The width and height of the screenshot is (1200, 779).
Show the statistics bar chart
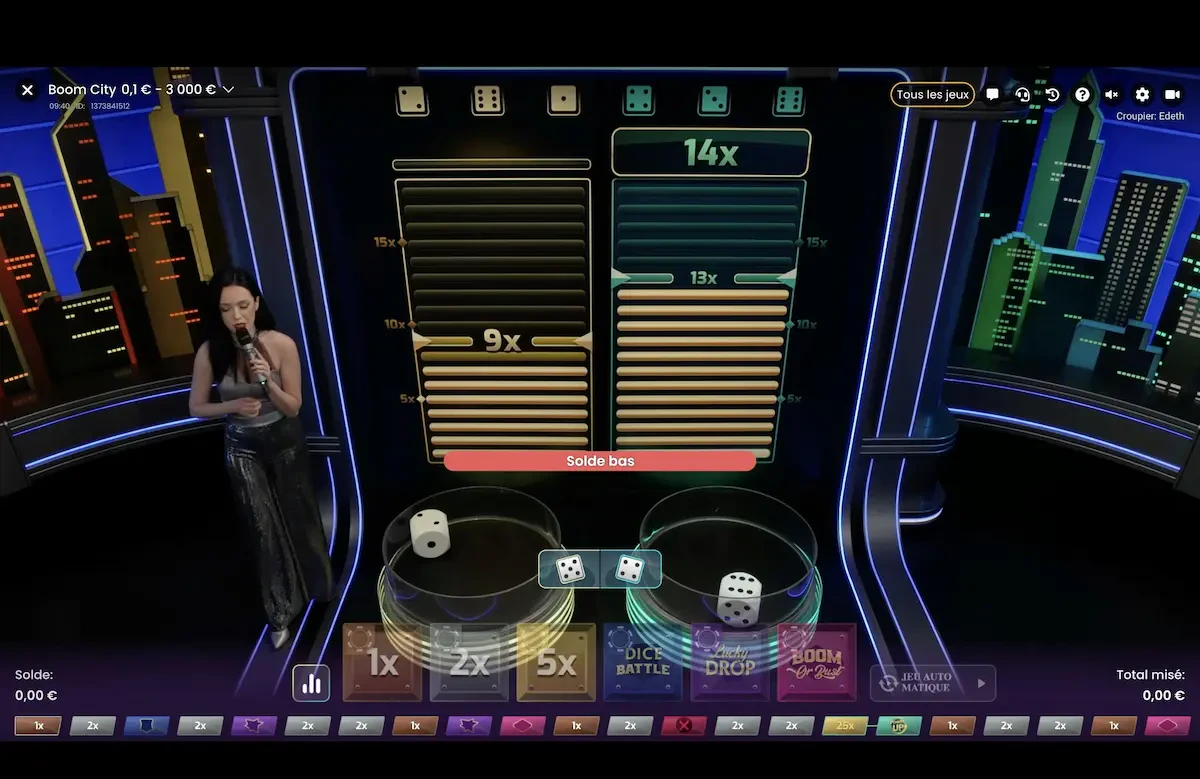311,683
